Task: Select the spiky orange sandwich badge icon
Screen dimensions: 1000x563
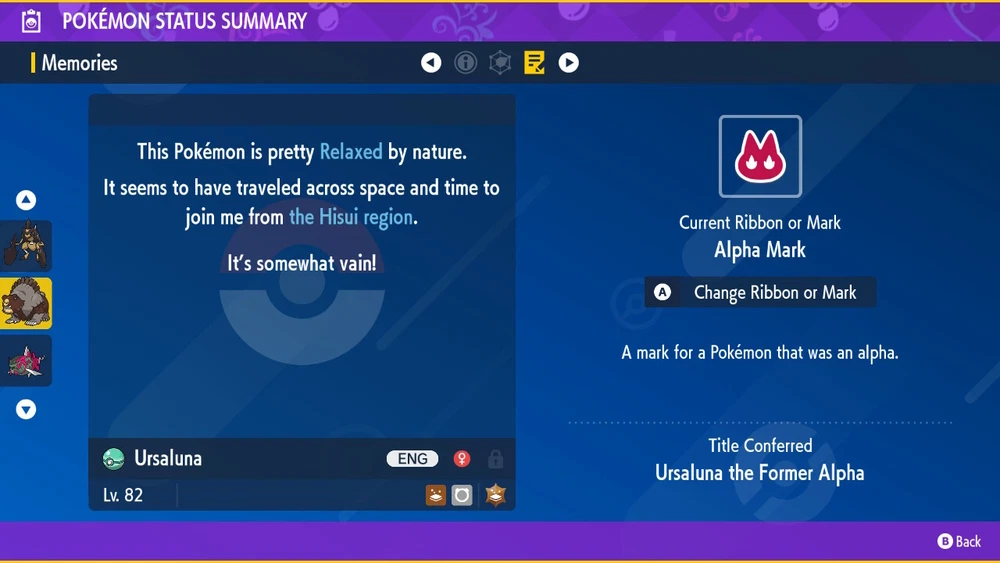Action: (x=495, y=494)
